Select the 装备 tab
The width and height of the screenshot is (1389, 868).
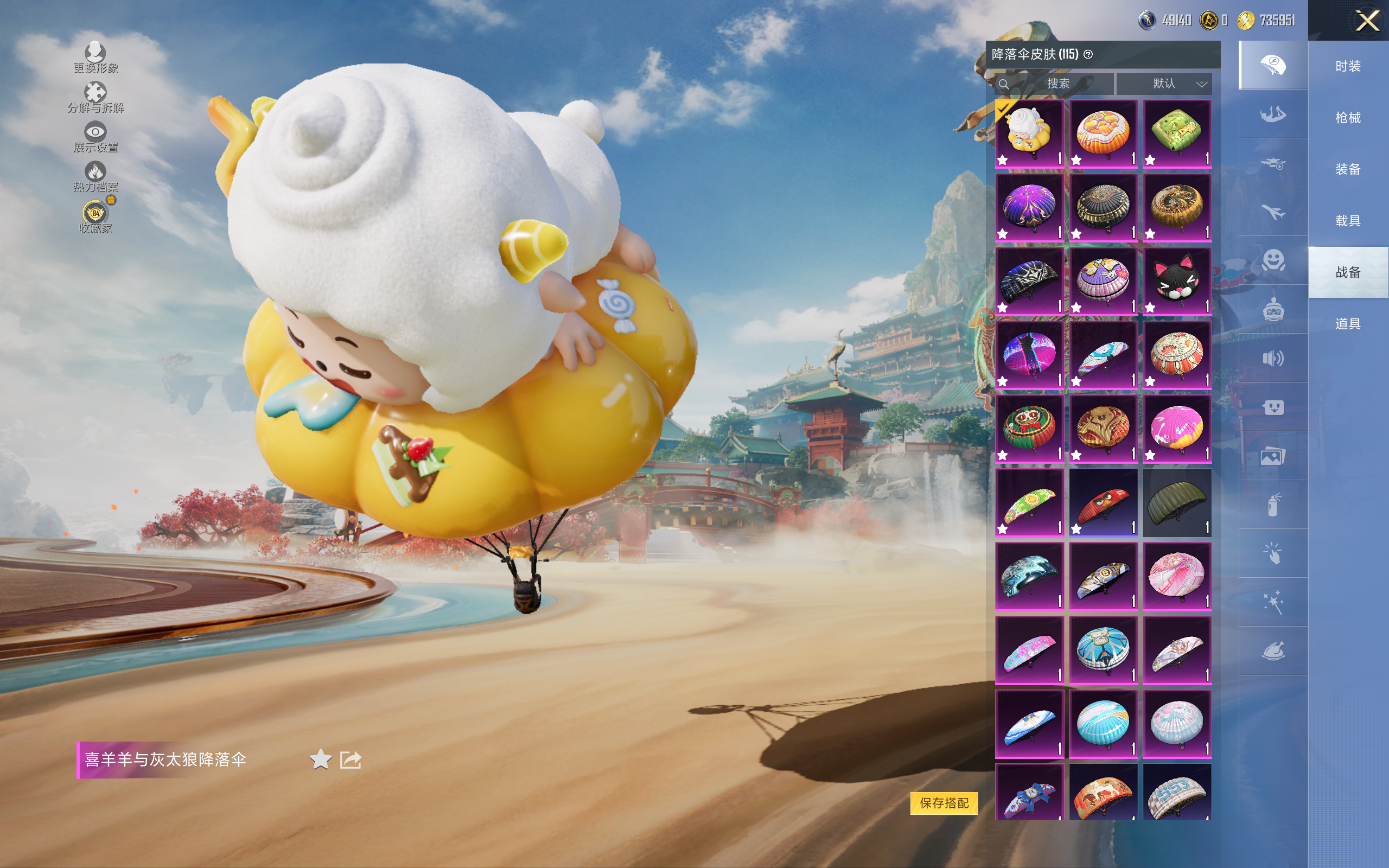(x=1348, y=169)
